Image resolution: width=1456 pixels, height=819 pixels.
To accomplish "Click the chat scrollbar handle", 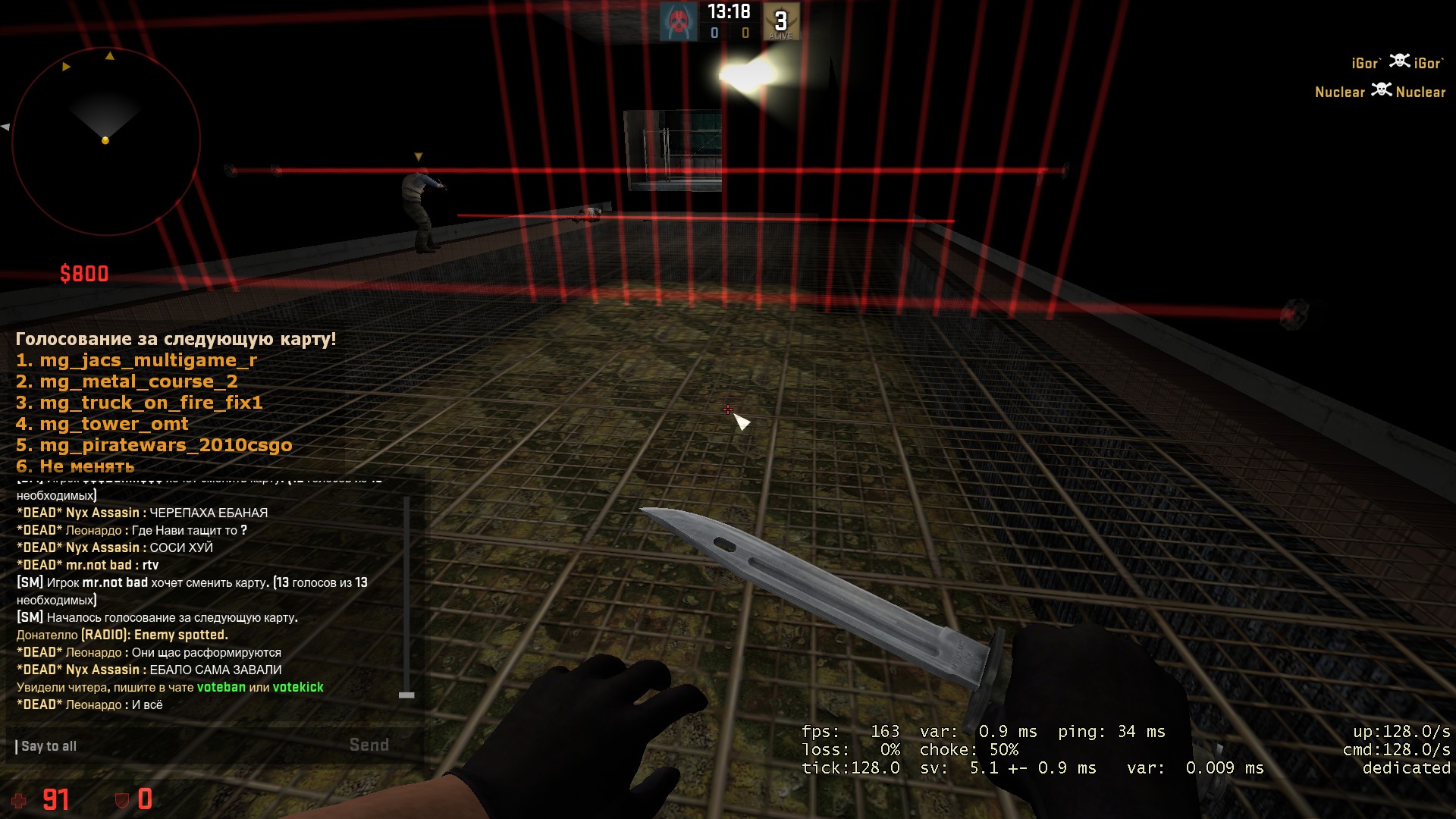I will click(x=406, y=695).
